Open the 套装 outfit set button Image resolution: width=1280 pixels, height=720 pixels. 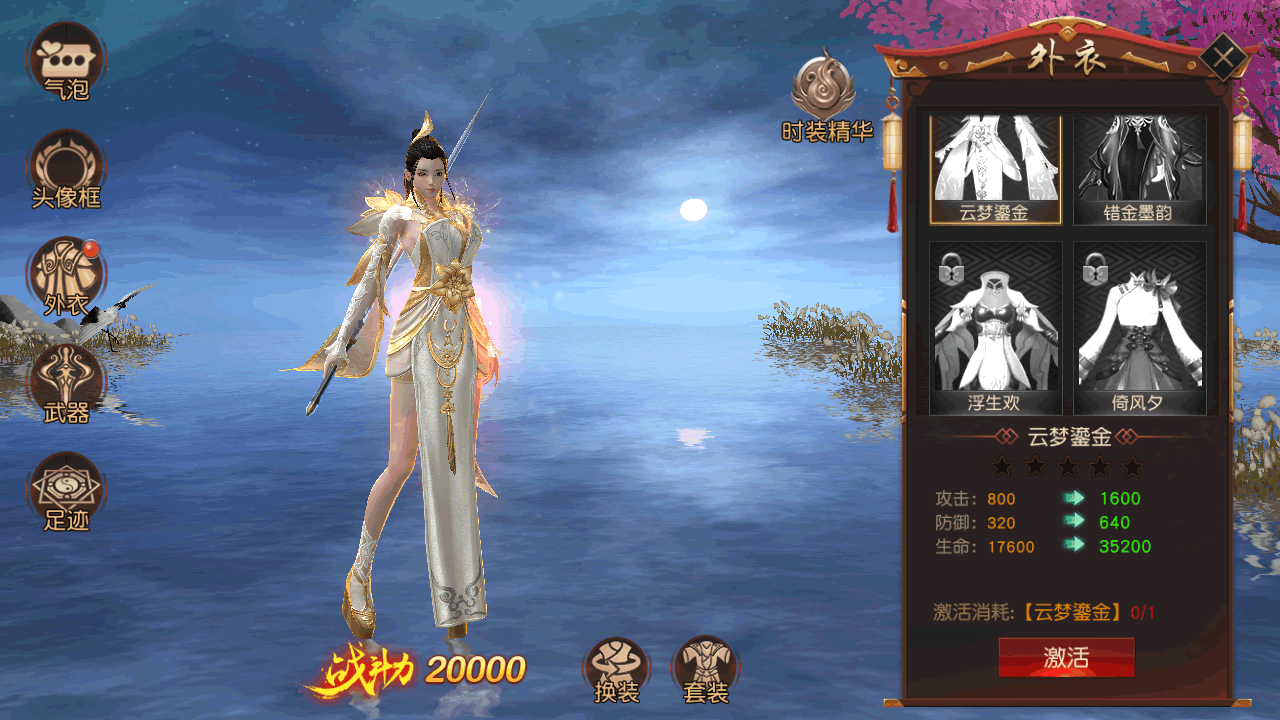pyautogui.click(x=706, y=668)
